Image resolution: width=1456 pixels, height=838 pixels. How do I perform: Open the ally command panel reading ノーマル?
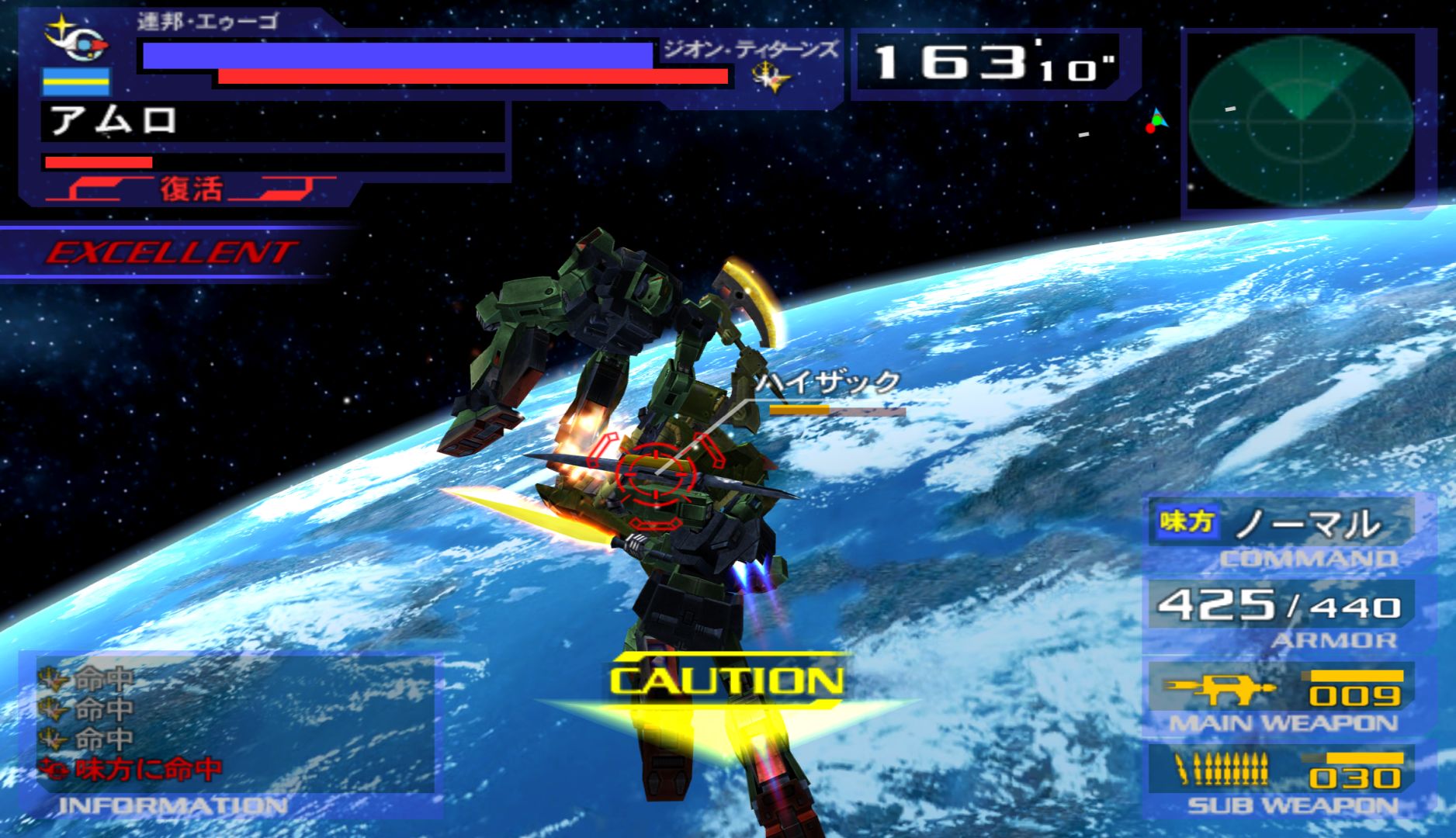(1281, 525)
